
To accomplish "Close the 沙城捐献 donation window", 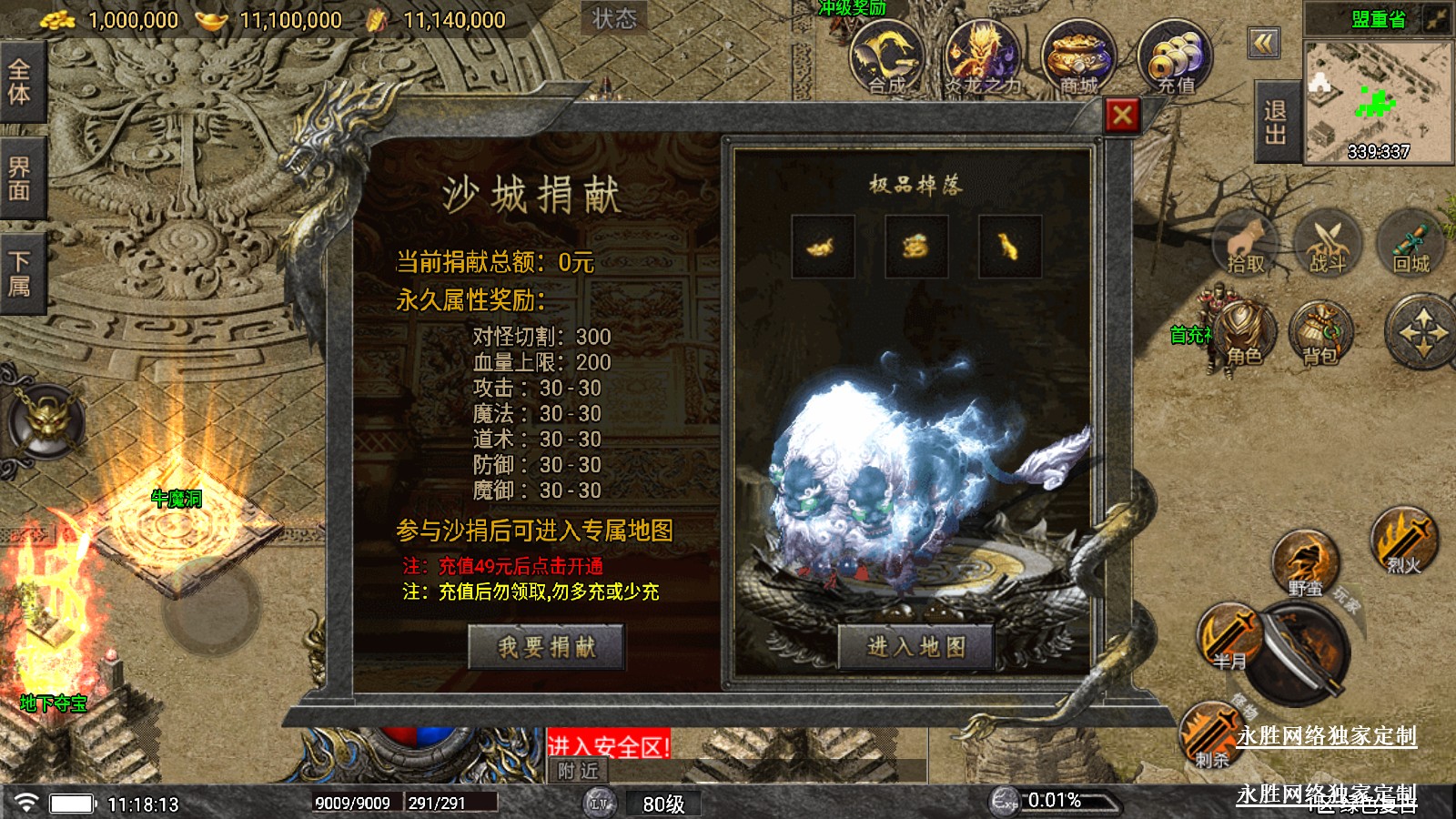I will click(1122, 116).
